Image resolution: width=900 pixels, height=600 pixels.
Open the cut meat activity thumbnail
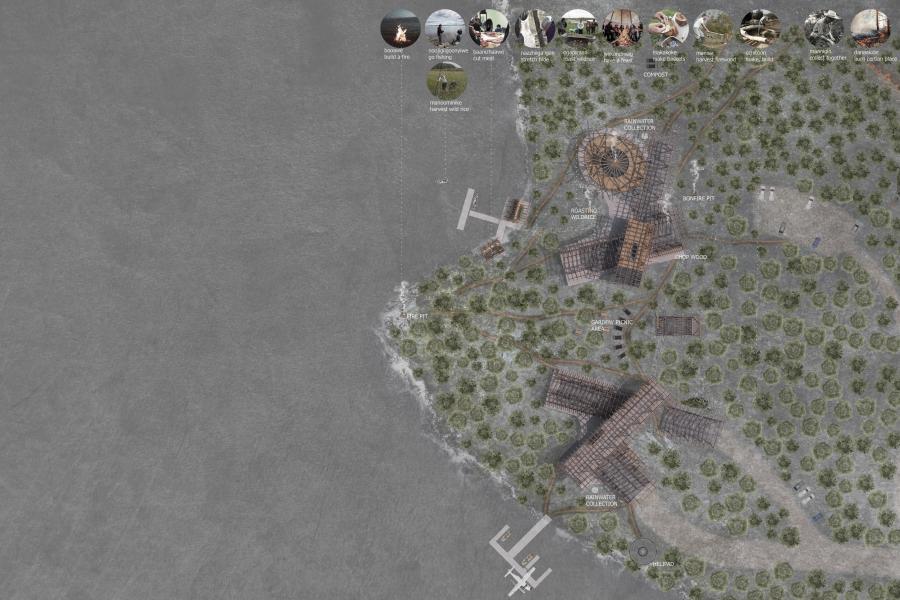pos(489,28)
